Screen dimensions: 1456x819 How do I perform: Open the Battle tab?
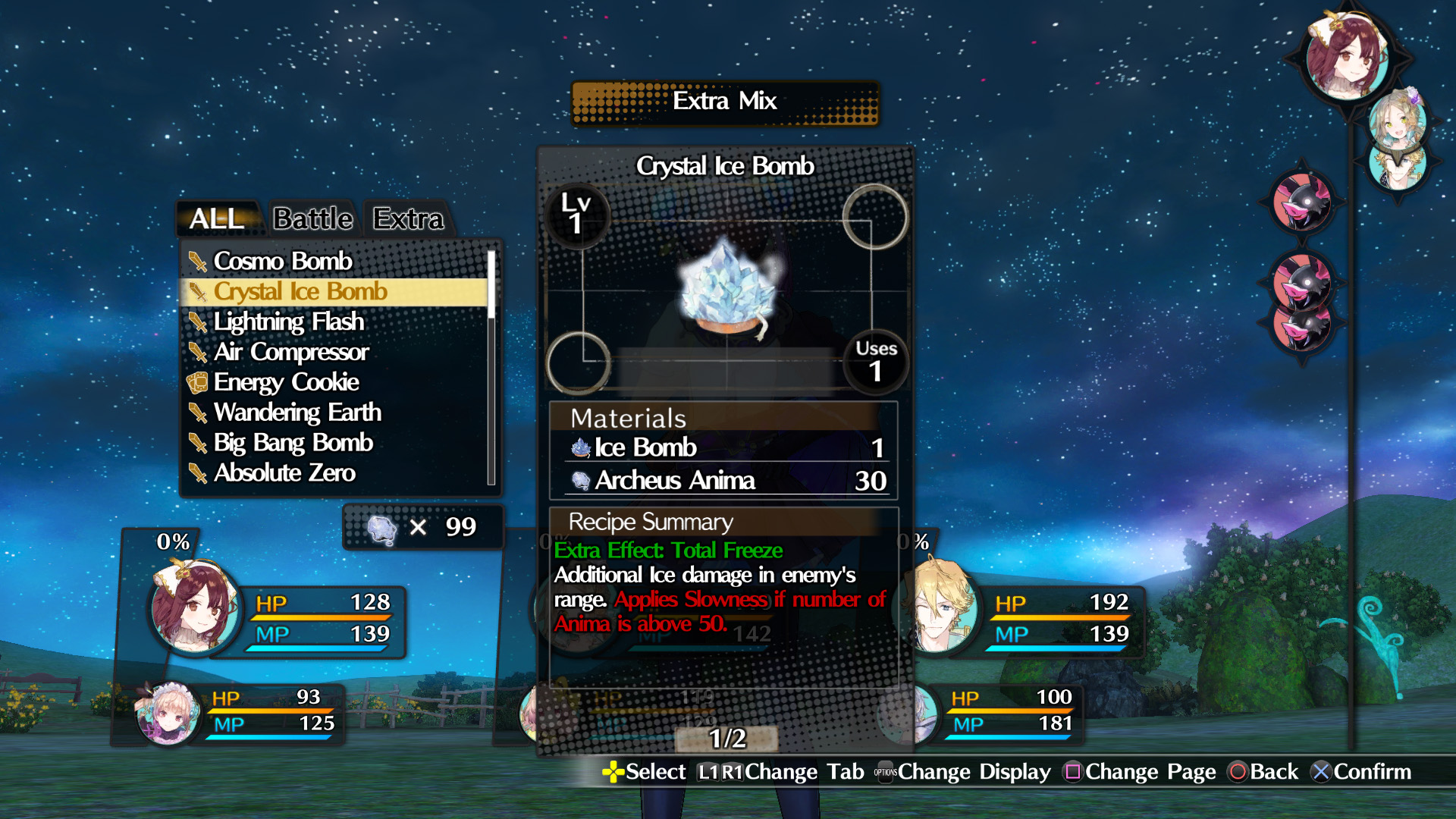pos(313,219)
